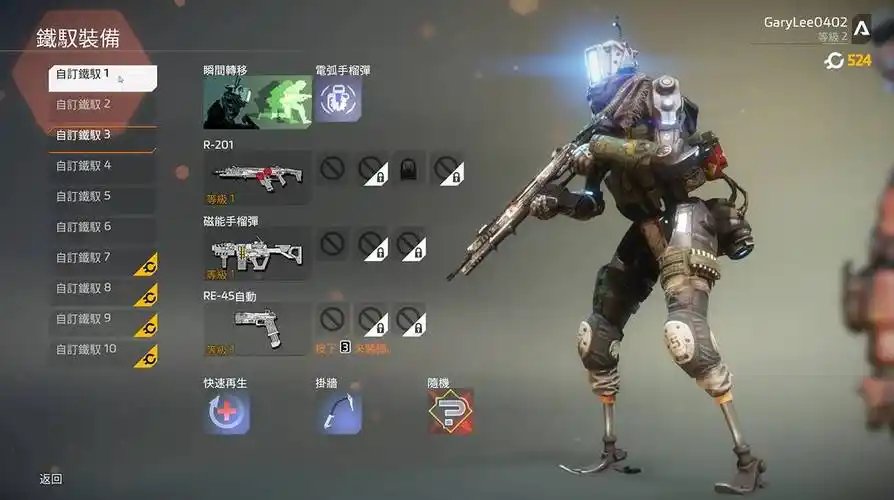Choose the 自訂鐵馭 2 loadout entry
Viewport: 894px width, 500px height.
pyautogui.click(x=102, y=104)
